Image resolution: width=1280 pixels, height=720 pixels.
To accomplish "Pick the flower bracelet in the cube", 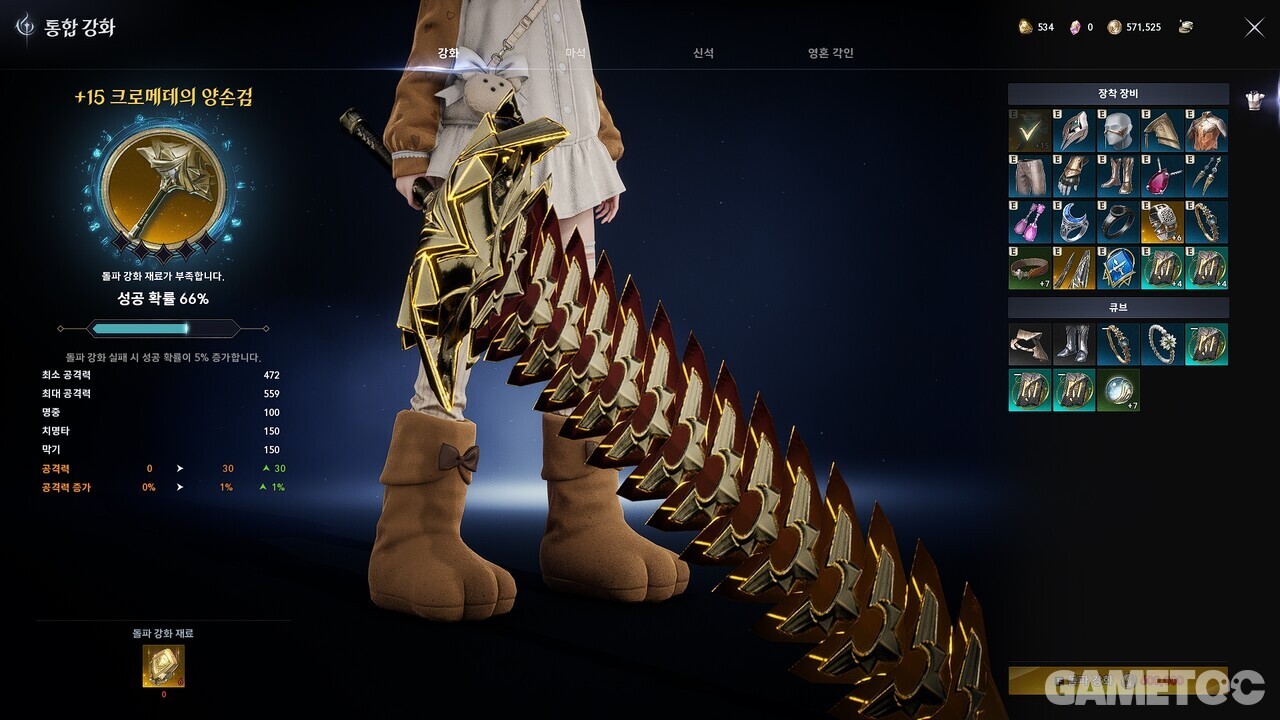I will pos(1162,344).
